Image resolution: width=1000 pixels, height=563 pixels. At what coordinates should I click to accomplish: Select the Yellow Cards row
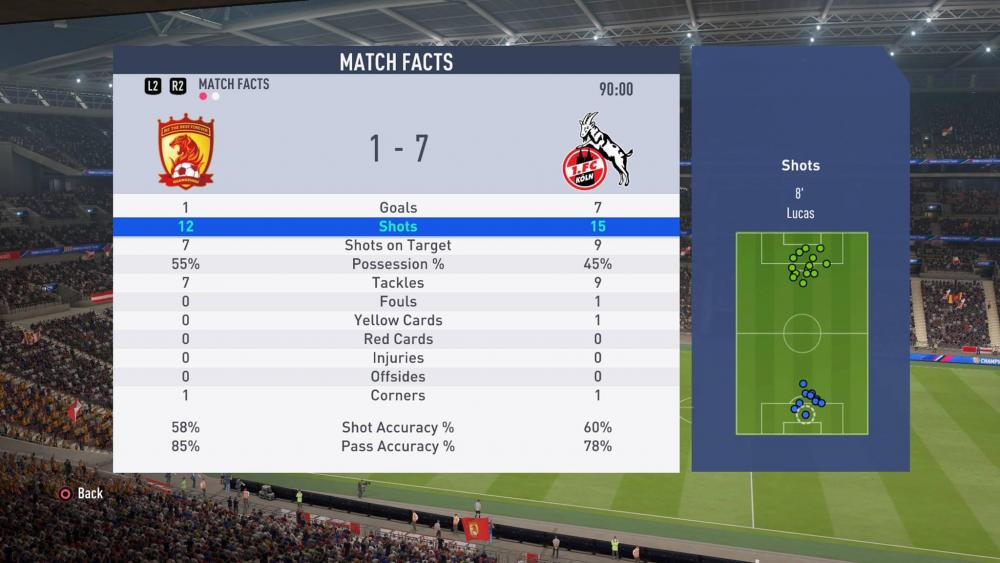tap(397, 320)
